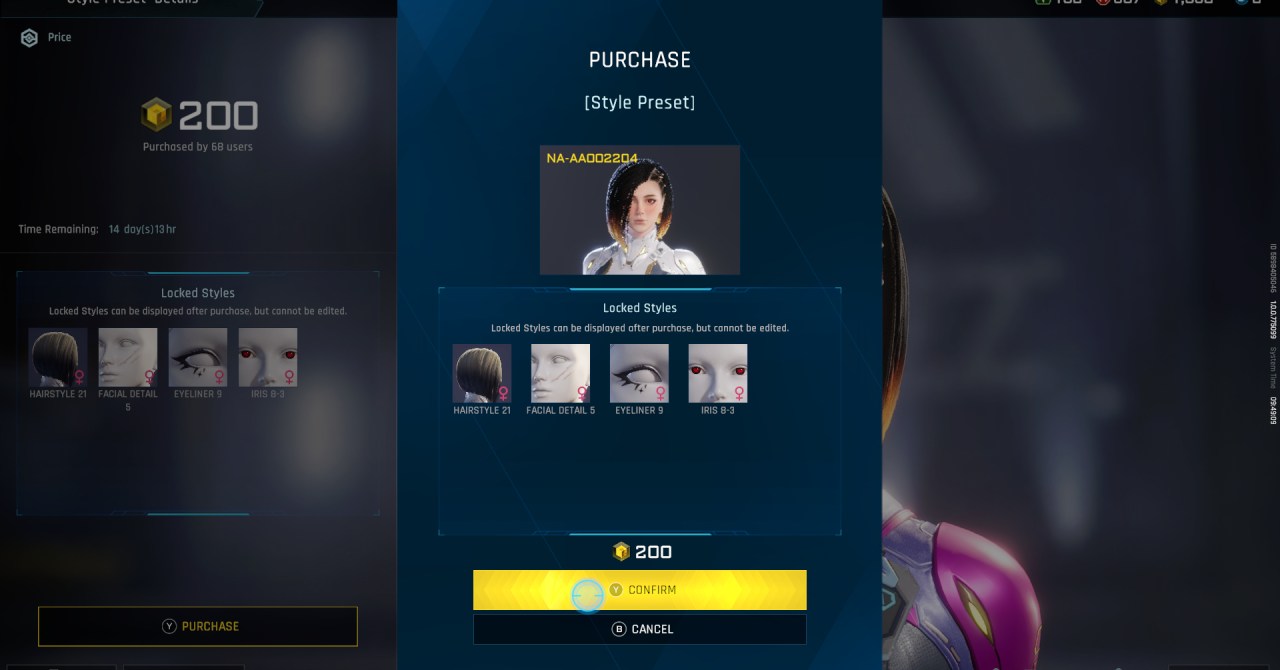Choose Eyeliner 9 in the purchase dialog

[639, 374]
